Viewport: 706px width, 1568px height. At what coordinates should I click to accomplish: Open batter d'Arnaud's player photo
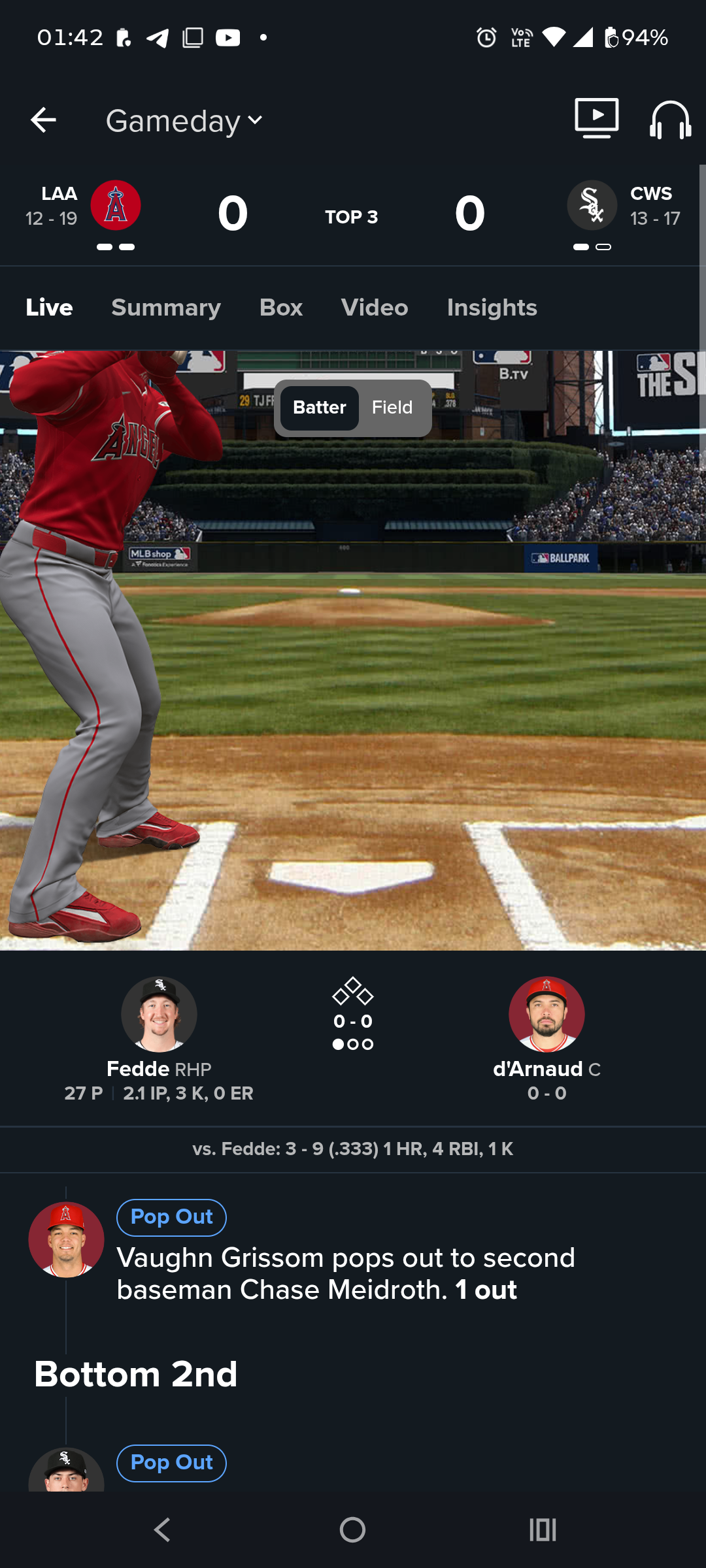(x=546, y=1014)
